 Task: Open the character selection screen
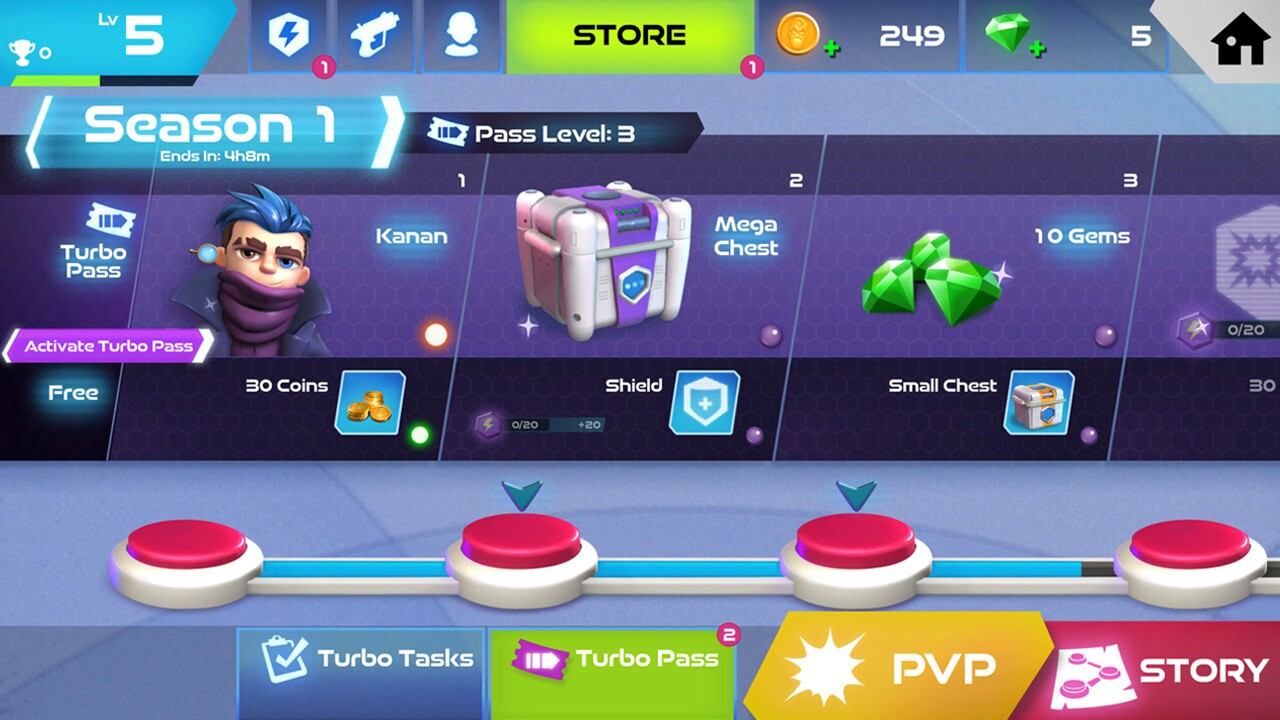point(461,35)
